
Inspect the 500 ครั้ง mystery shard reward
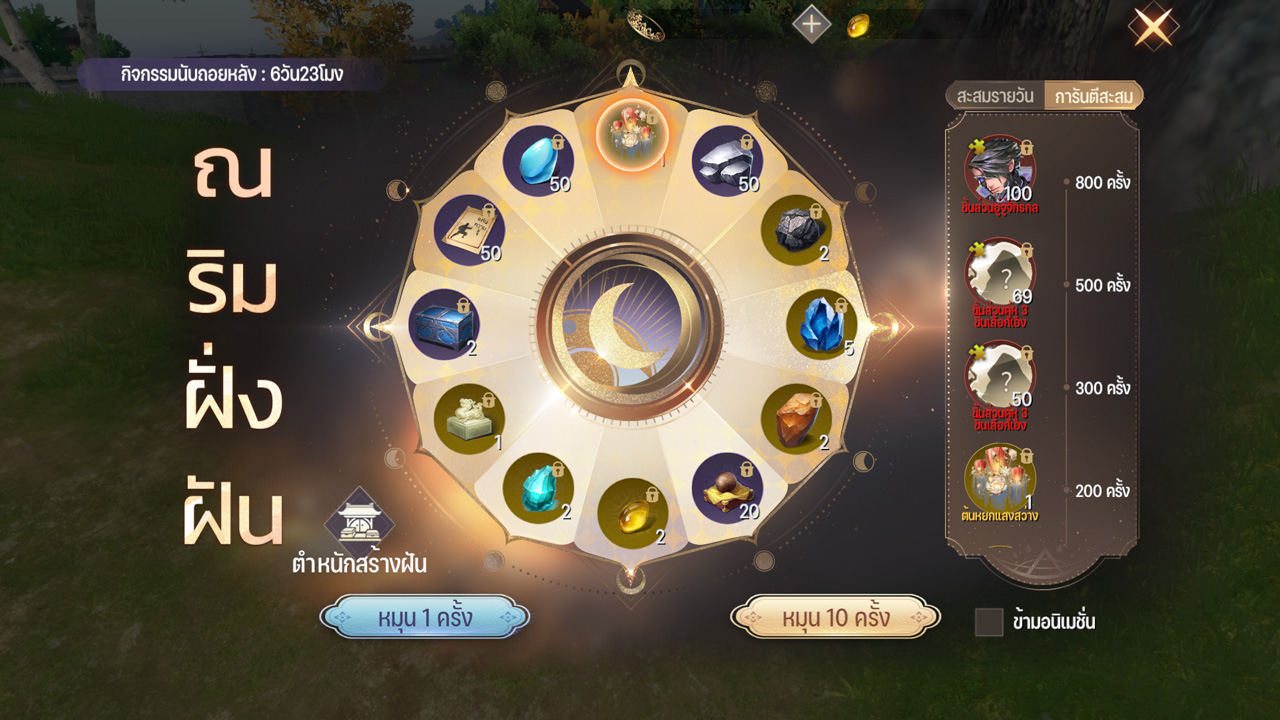tap(1000, 274)
